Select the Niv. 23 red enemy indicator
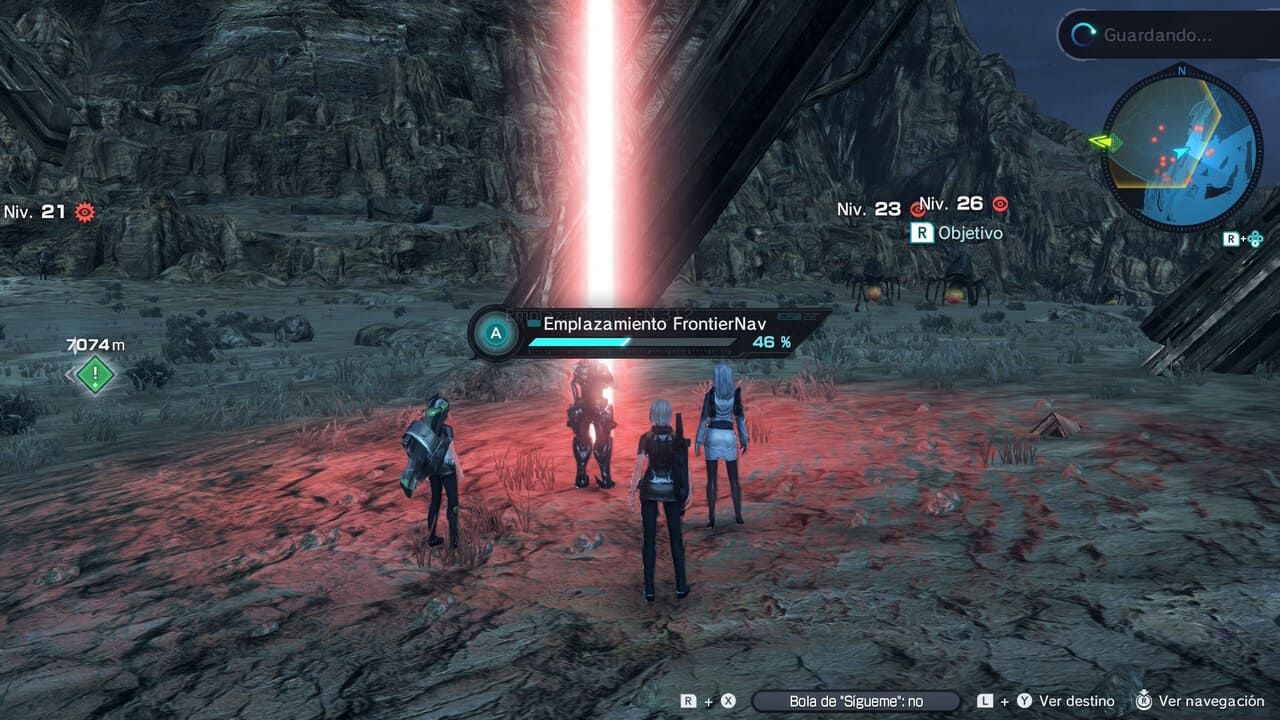This screenshot has width=1280, height=720. pyautogui.click(x=916, y=207)
